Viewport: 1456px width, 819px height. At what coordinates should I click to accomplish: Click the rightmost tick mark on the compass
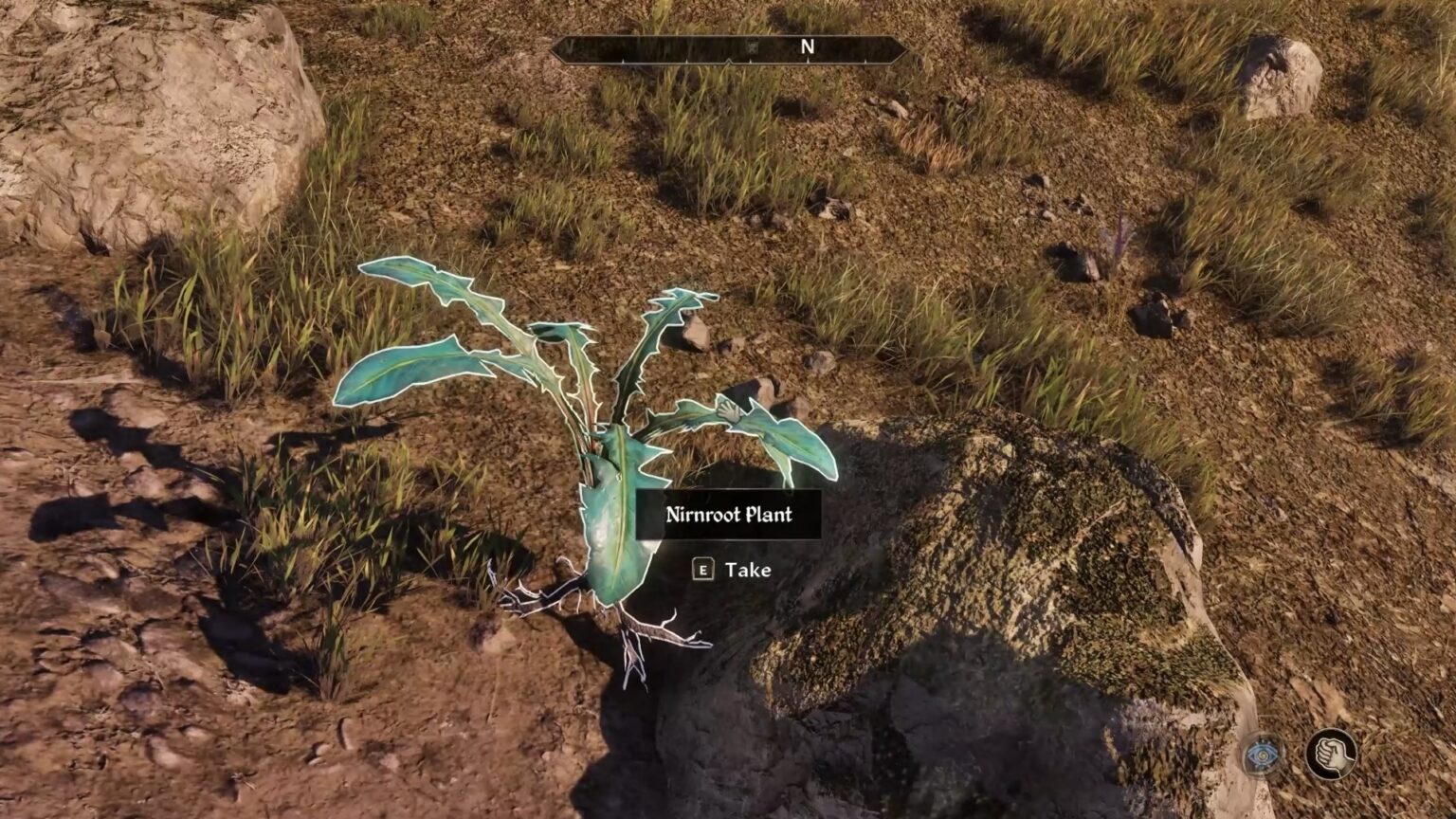[x=864, y=60]
